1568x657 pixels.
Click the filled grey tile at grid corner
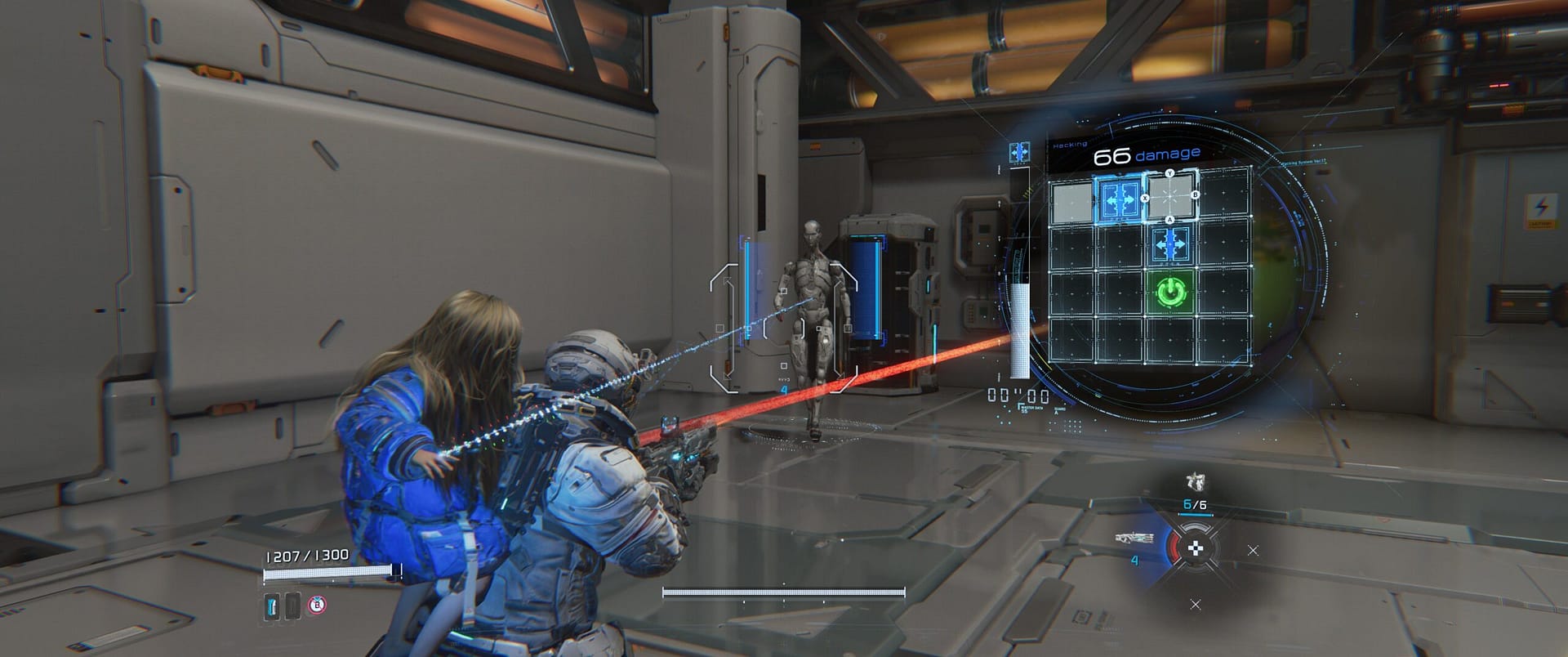[x=1071, y=201]
